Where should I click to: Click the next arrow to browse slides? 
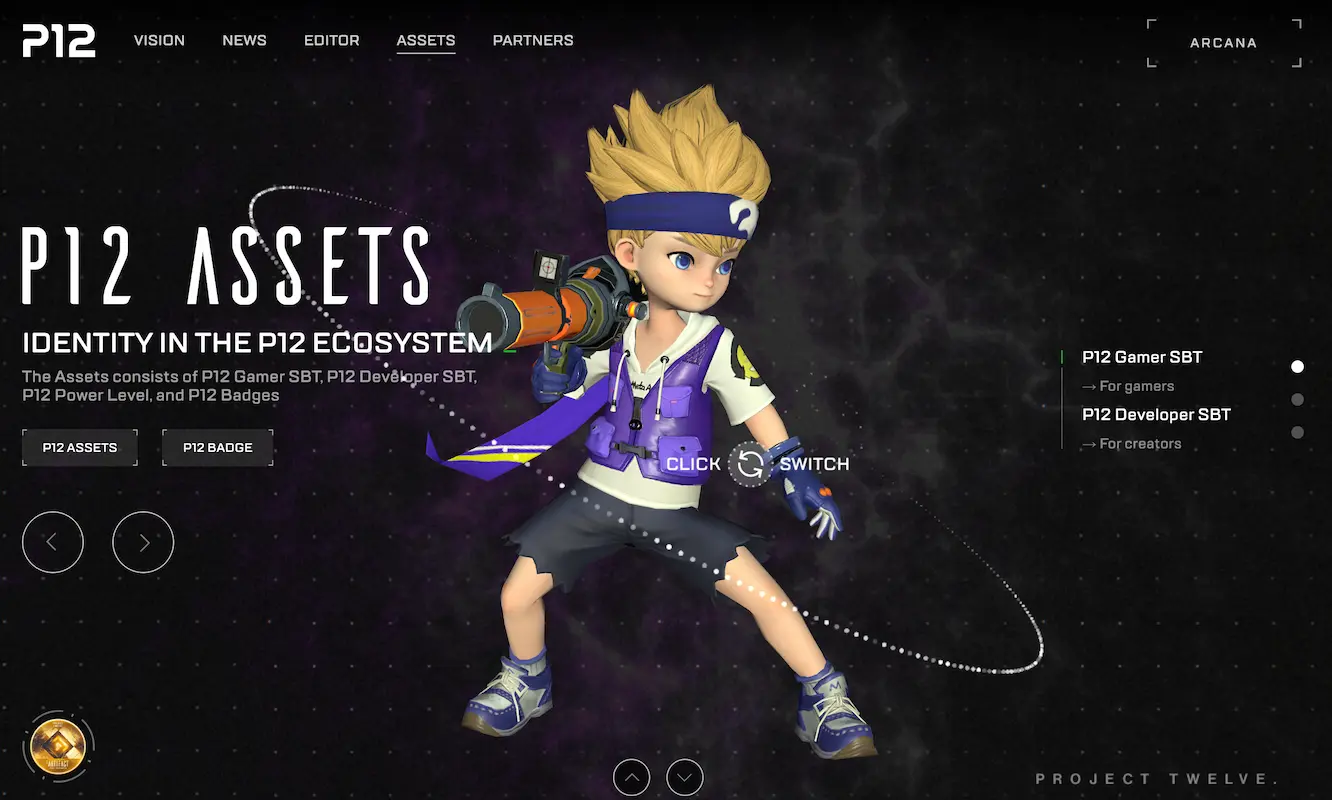click(143, 541)
